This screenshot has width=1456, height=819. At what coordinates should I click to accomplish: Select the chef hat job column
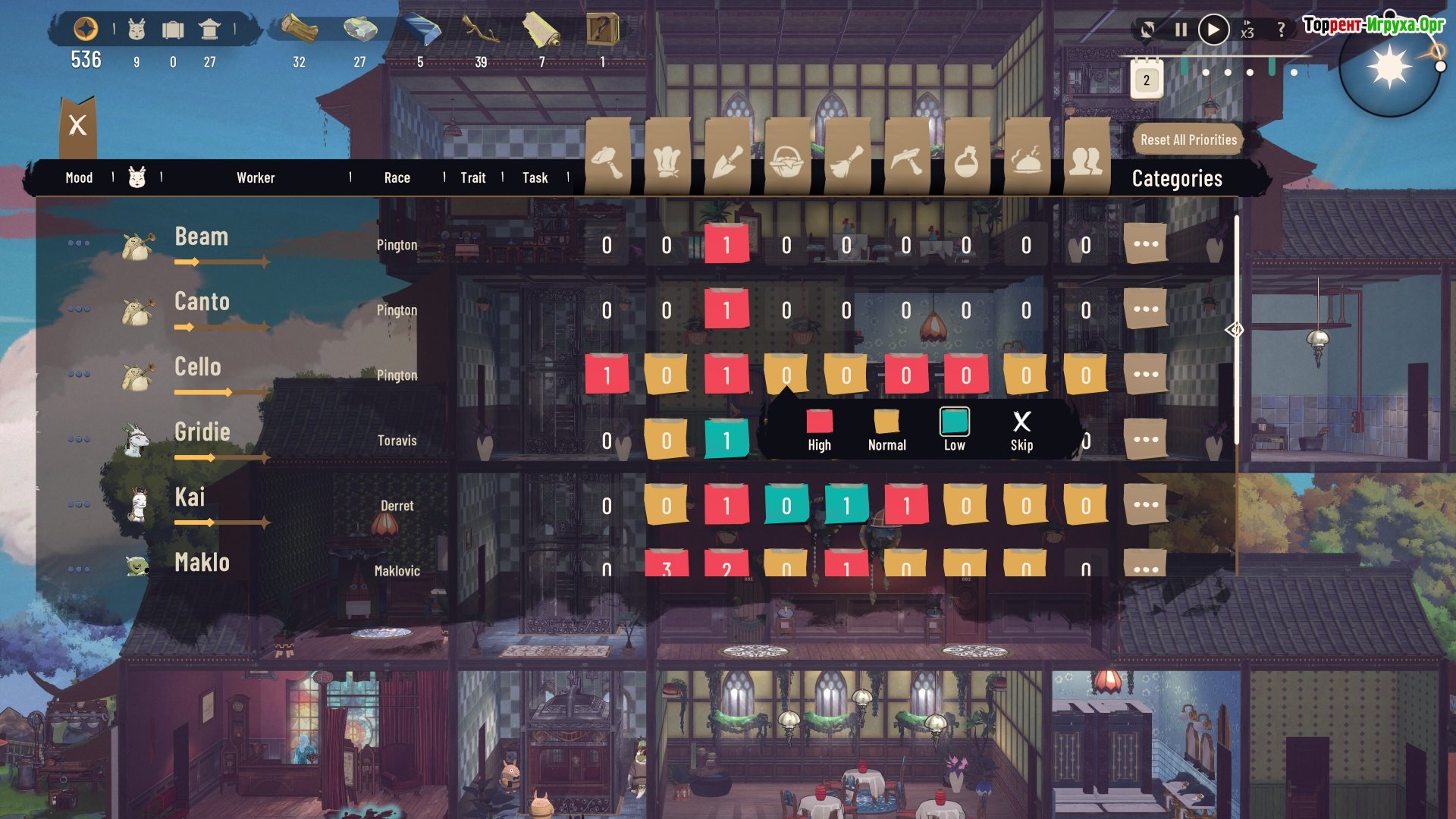click(667, 159)
